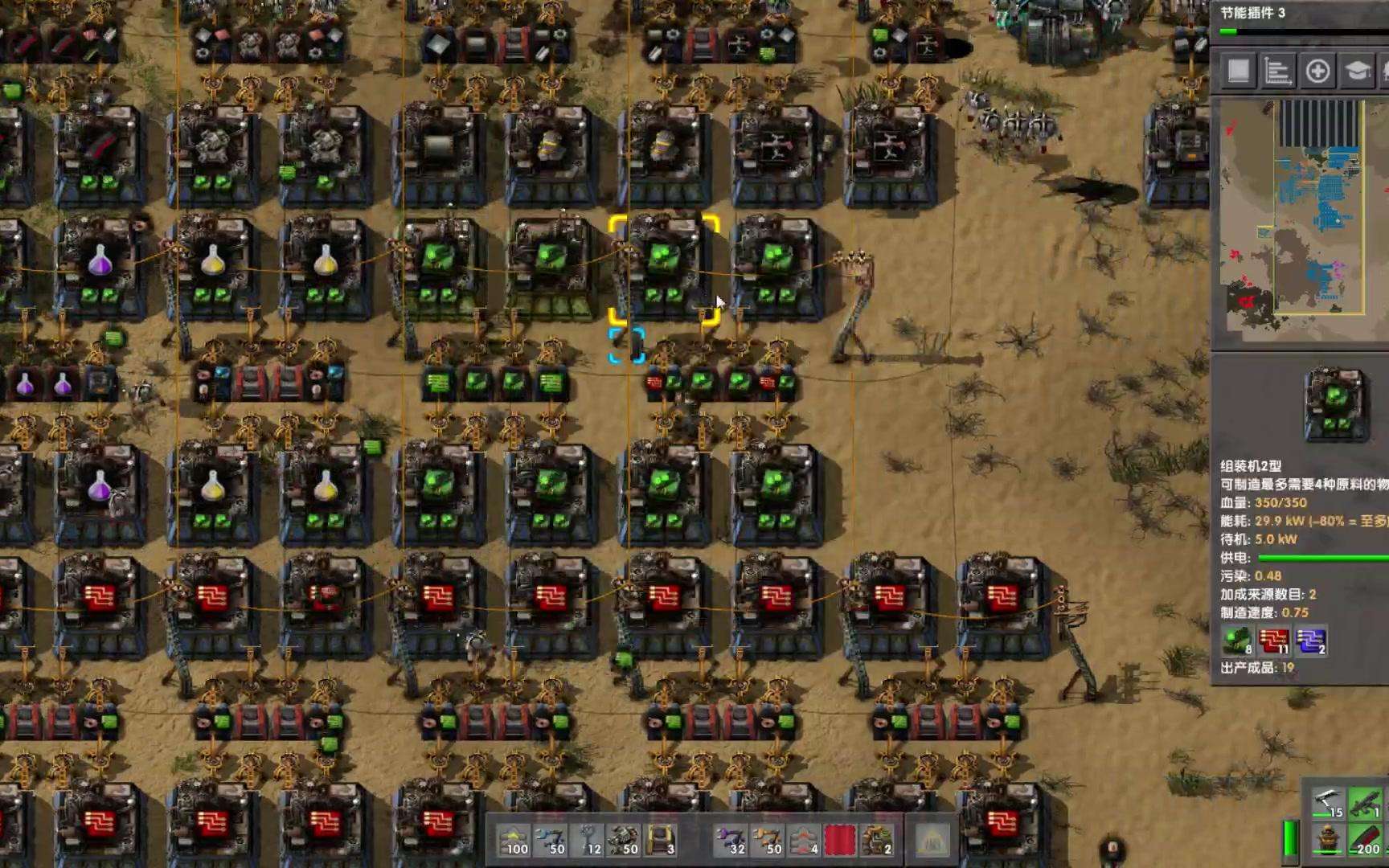This screenshot has width=1389, height=868.
Task: Click the red circuit ingredient icon
Action: 1273,641
